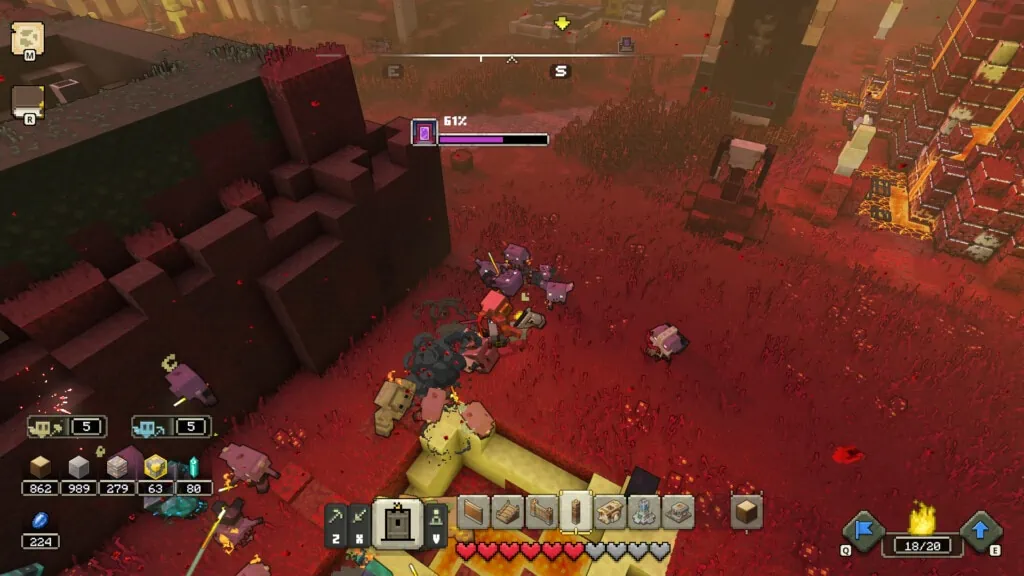Screen dimensions: 1024x576
Task: Pick the highlighted wooden pillar slot
Action: click(575, 512)
